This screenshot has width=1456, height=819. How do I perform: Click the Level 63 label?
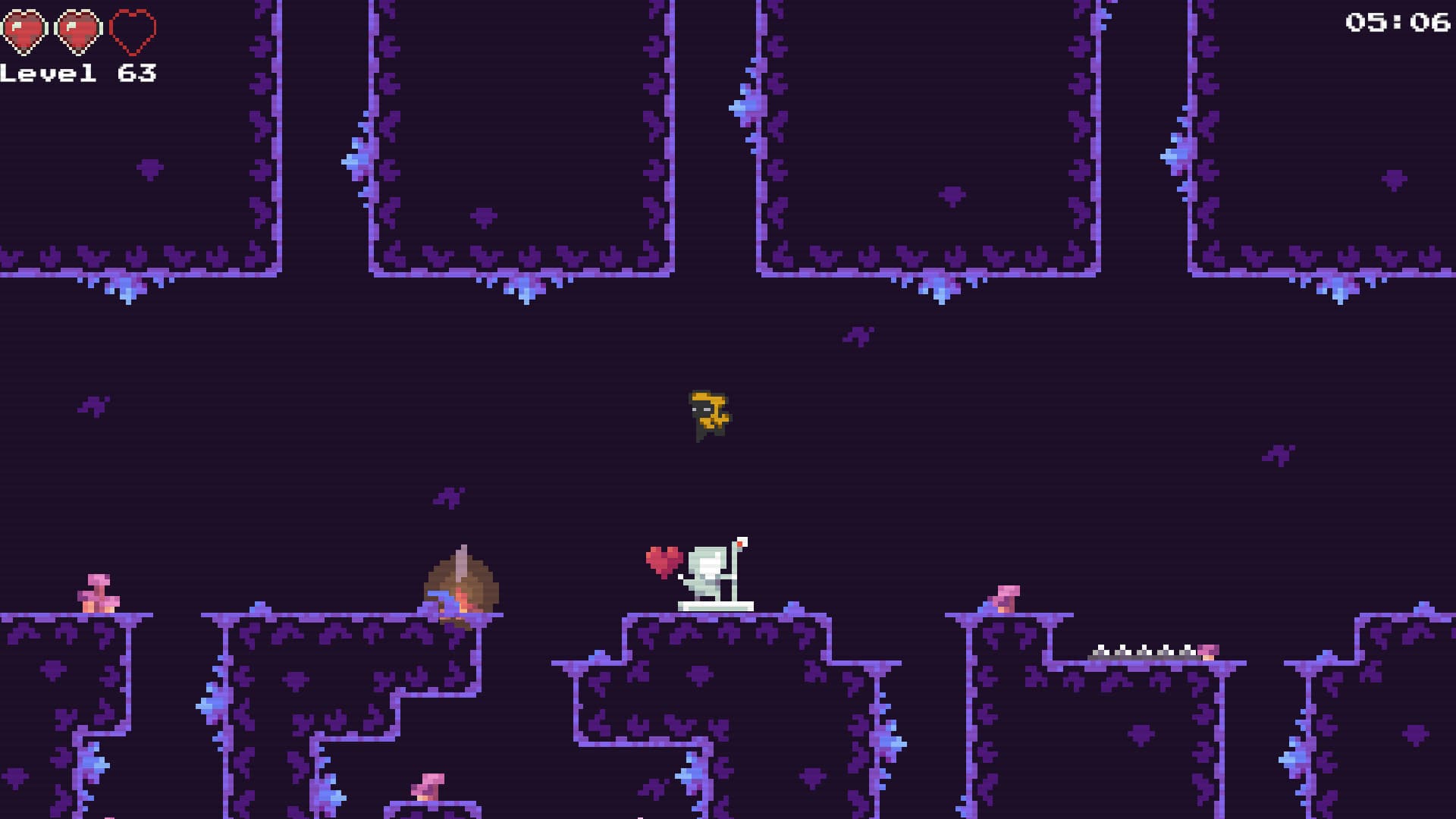[x=80, y=74]
